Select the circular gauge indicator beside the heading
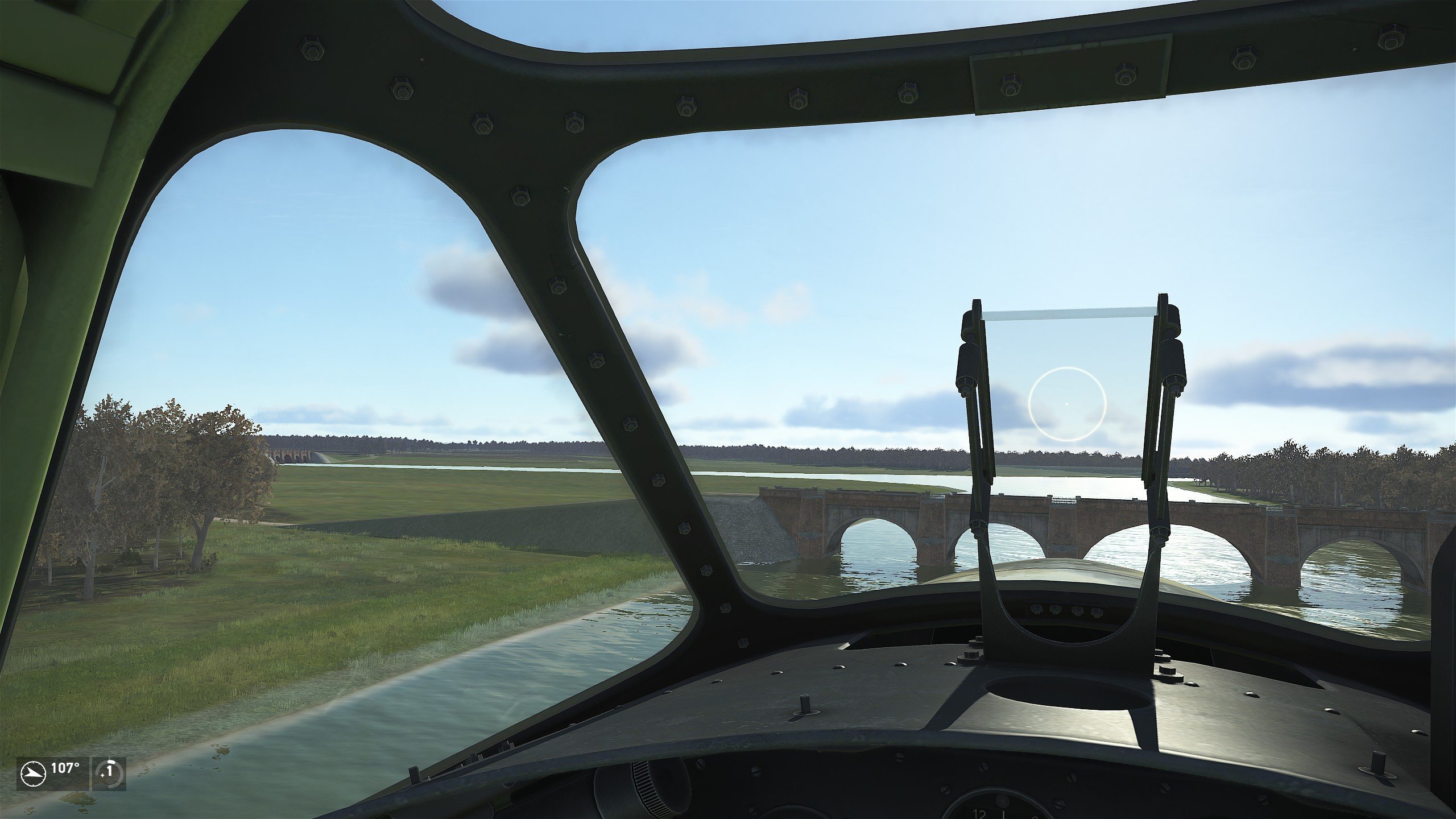Viewport: 1456px width, 819px height. [108, 773]
